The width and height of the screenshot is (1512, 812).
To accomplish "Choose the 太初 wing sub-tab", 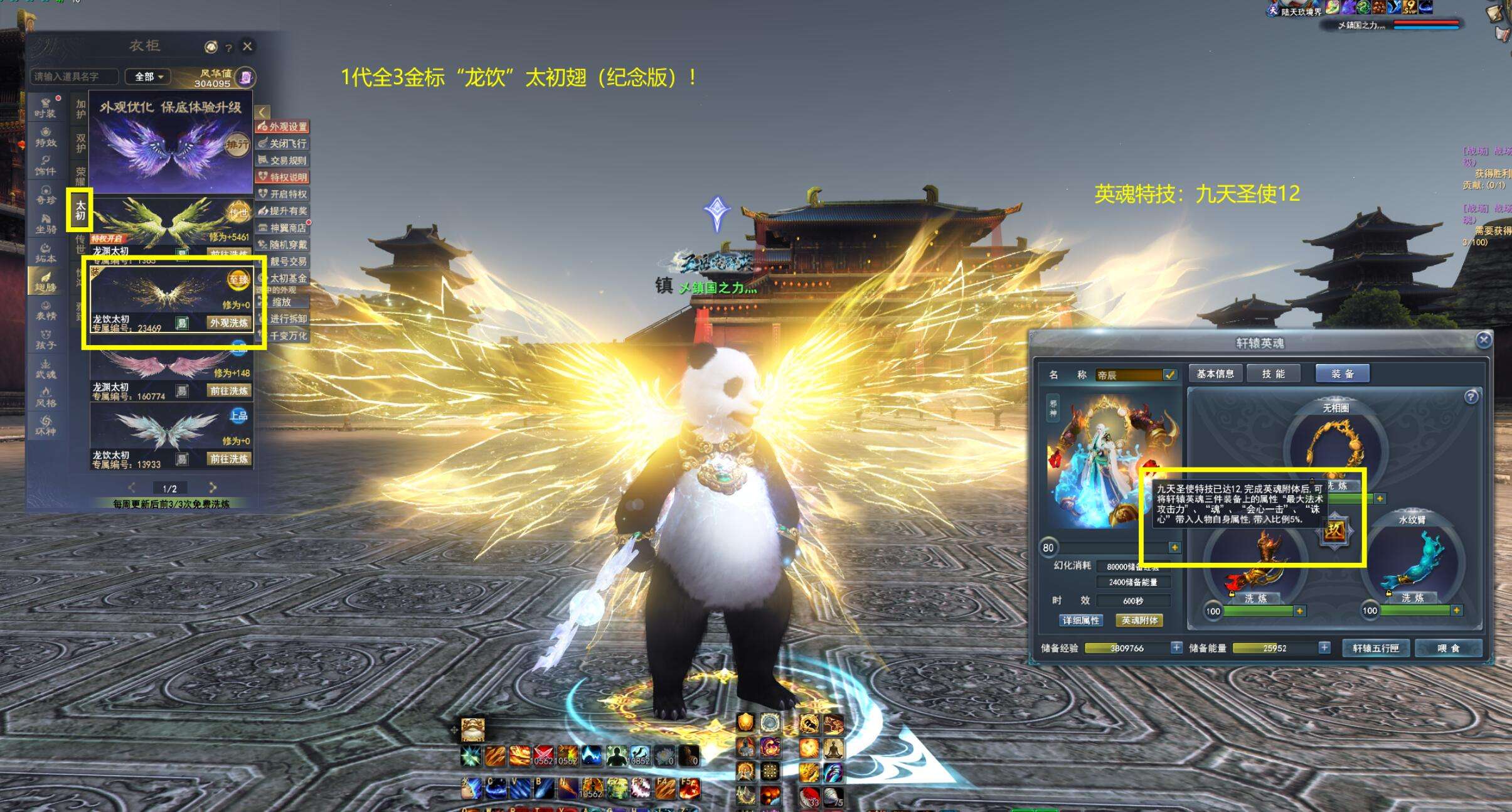I will click(80, 210).
